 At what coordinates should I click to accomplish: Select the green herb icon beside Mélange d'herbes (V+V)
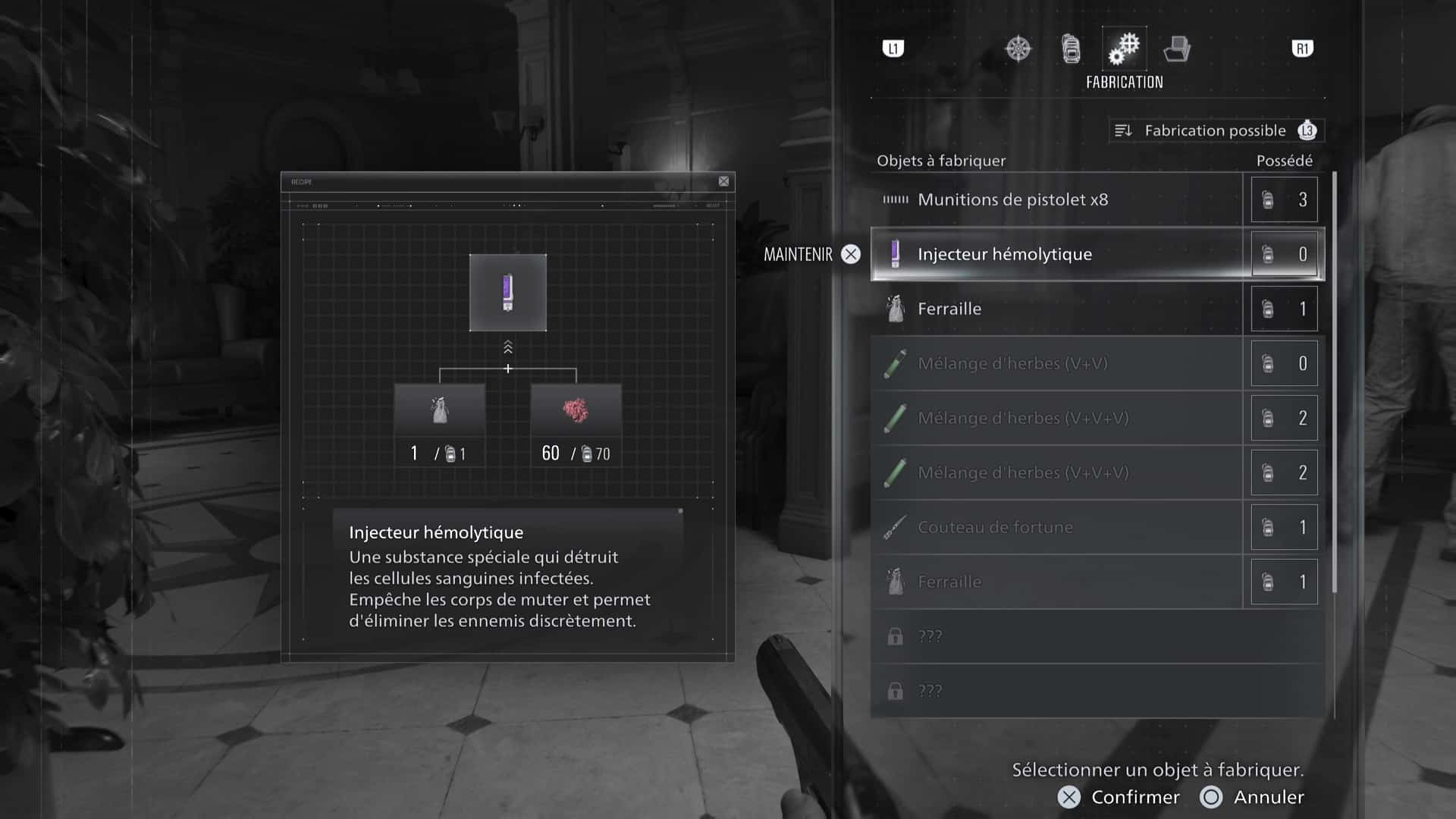pyautogui.click(x=896, y=363)
